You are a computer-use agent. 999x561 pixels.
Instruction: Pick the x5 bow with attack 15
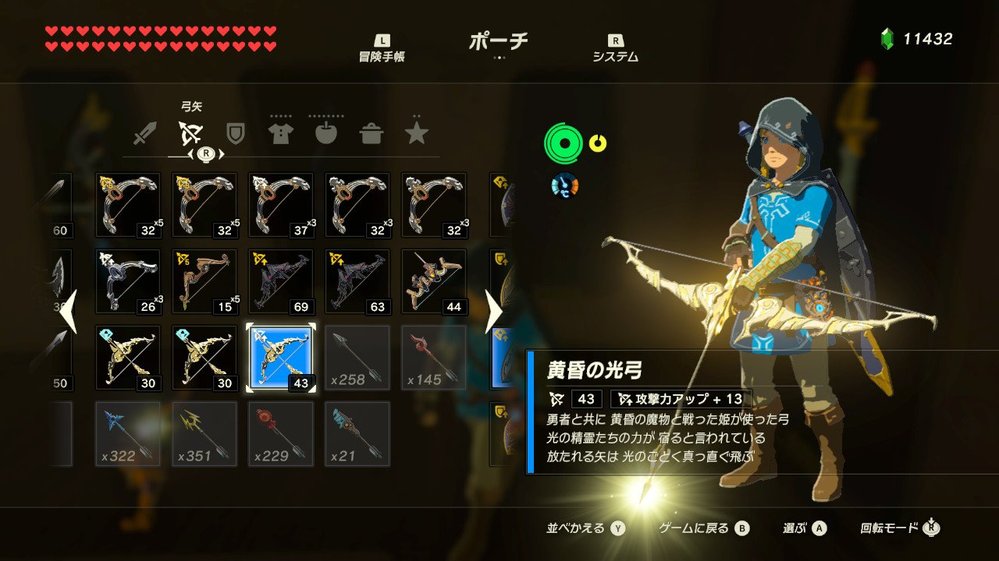tap(204, 281)
